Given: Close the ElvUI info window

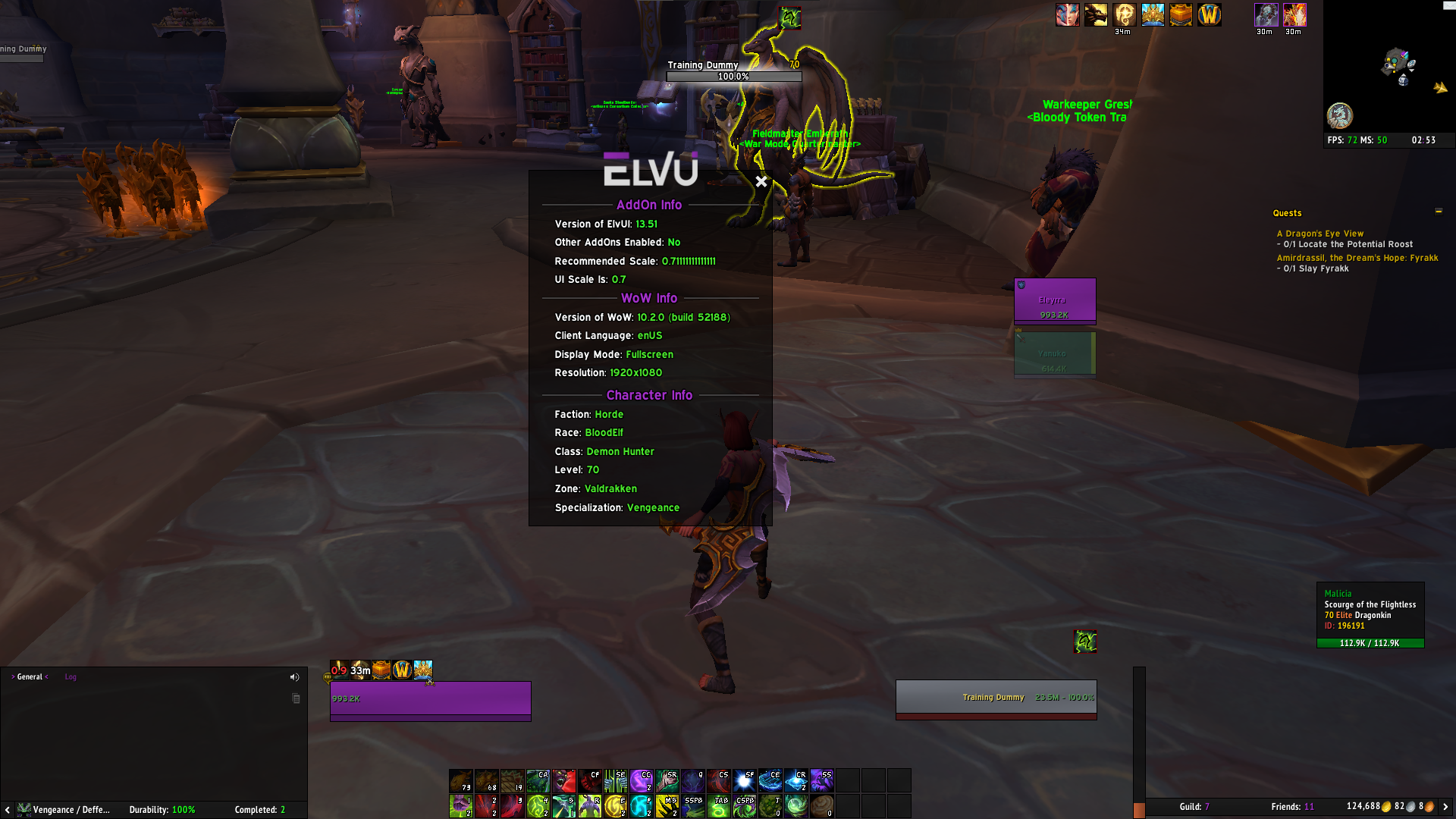Looking at the screenshot, I should pyautogui.click(x=761, y=182).
